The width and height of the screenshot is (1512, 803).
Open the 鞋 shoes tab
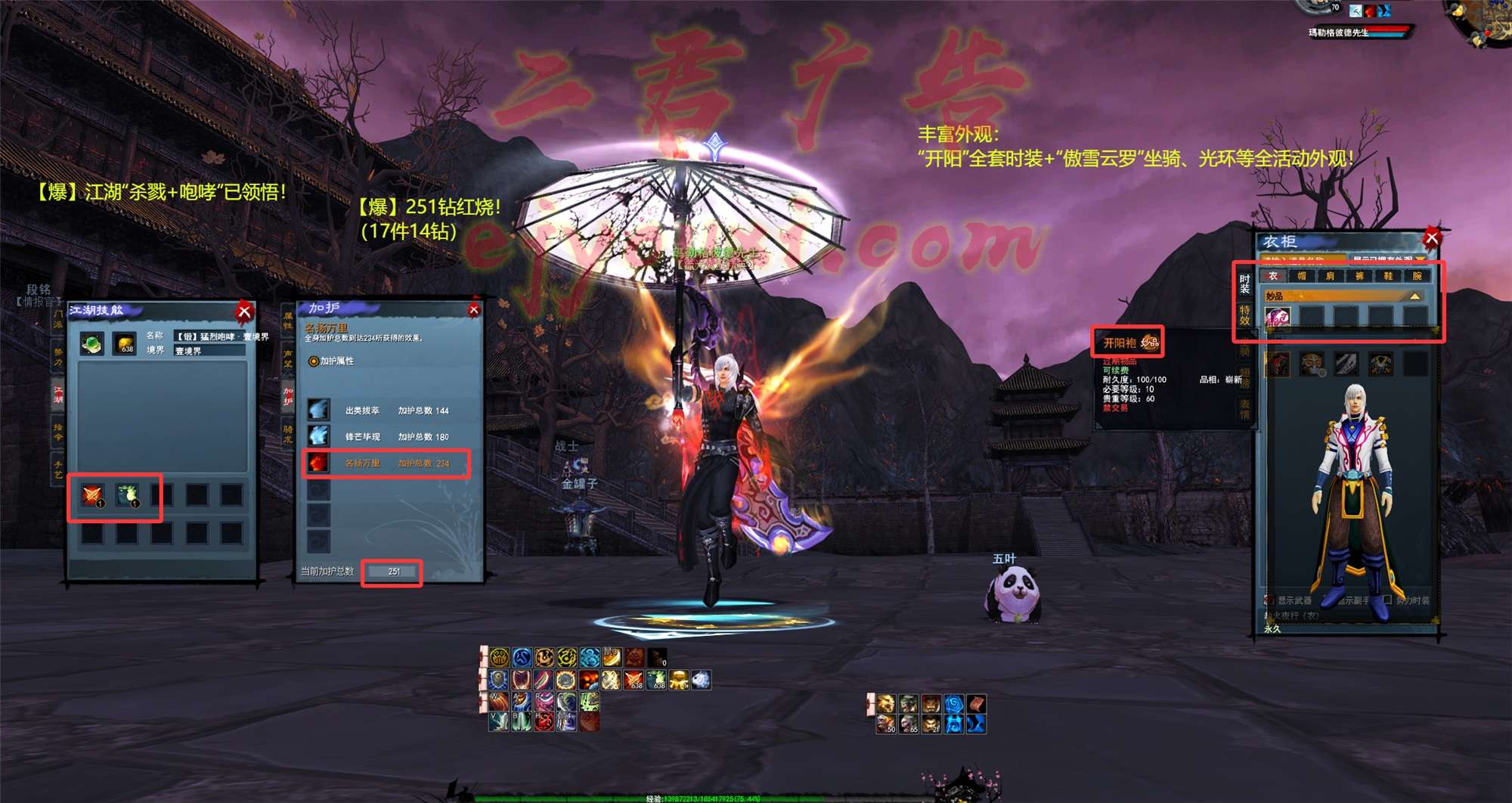(1388, 276)
